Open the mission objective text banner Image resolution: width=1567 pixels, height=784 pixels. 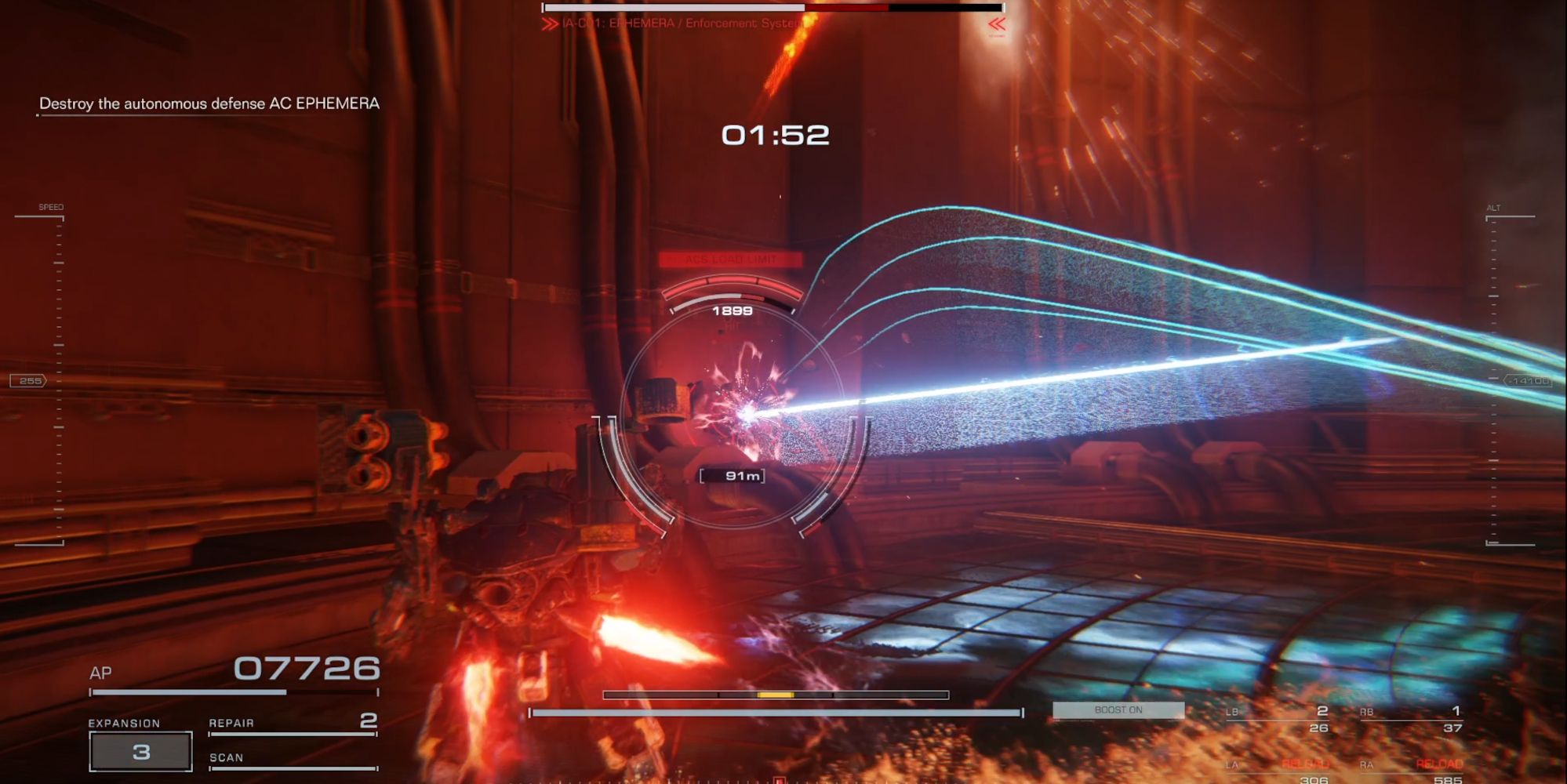[208, 102]
